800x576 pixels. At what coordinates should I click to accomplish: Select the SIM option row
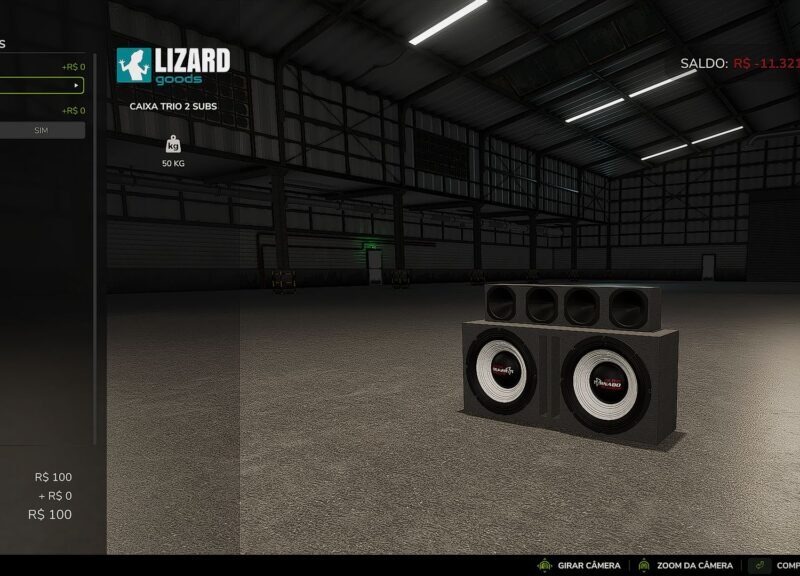point(42,130)
